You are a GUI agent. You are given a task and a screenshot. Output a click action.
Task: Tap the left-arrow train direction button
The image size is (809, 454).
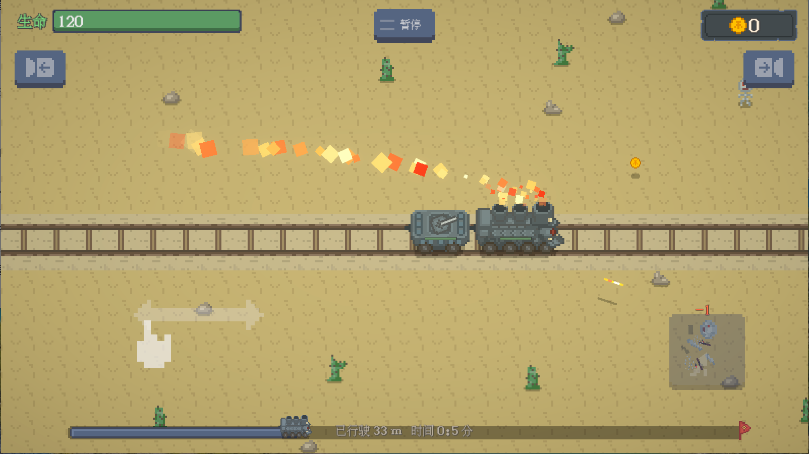pyautogui.click(x=40, y=67)
